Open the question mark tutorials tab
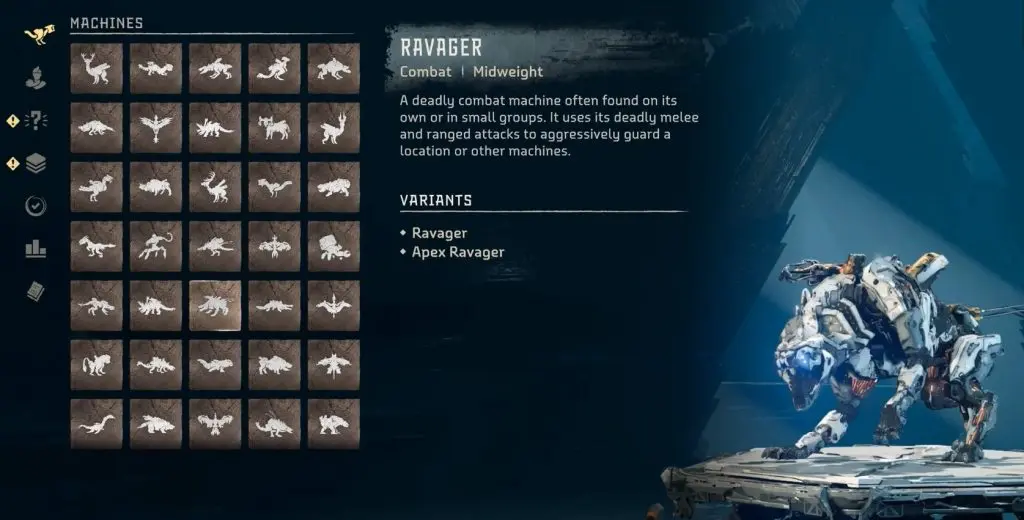This screenshot has height=520, width=1024. (x=36, y=120)
